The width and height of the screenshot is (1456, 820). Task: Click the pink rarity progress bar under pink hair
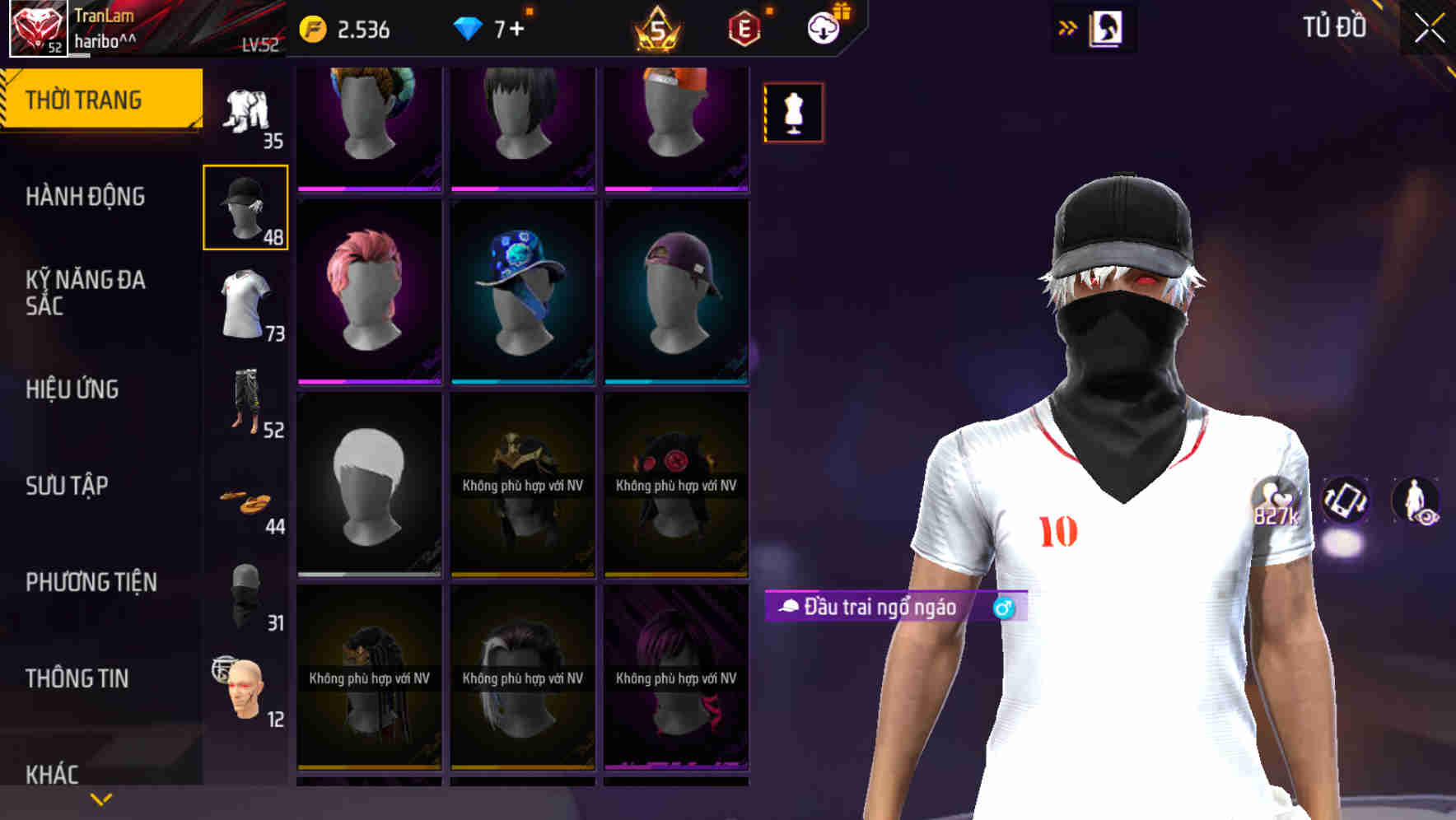point(369,382)
